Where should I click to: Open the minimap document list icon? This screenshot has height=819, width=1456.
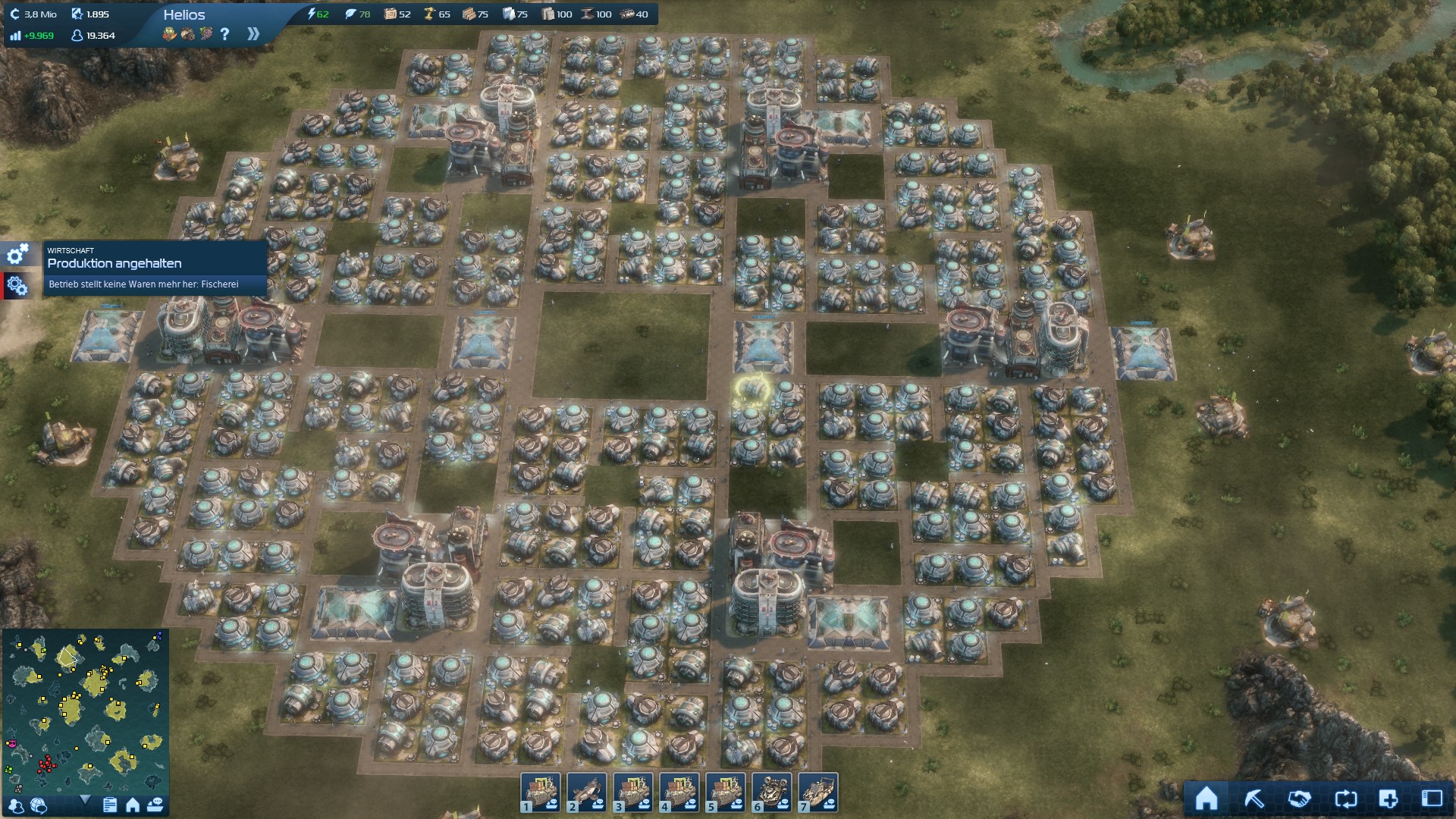pyautogui.click(x=110, y=805)
